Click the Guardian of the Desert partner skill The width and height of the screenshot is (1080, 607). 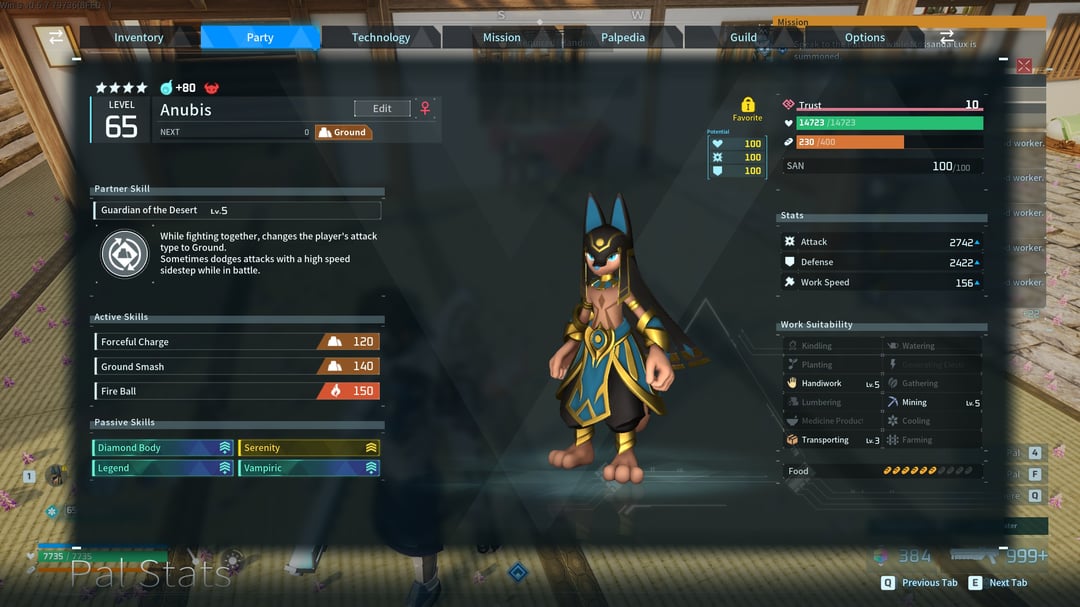(240, 211)
